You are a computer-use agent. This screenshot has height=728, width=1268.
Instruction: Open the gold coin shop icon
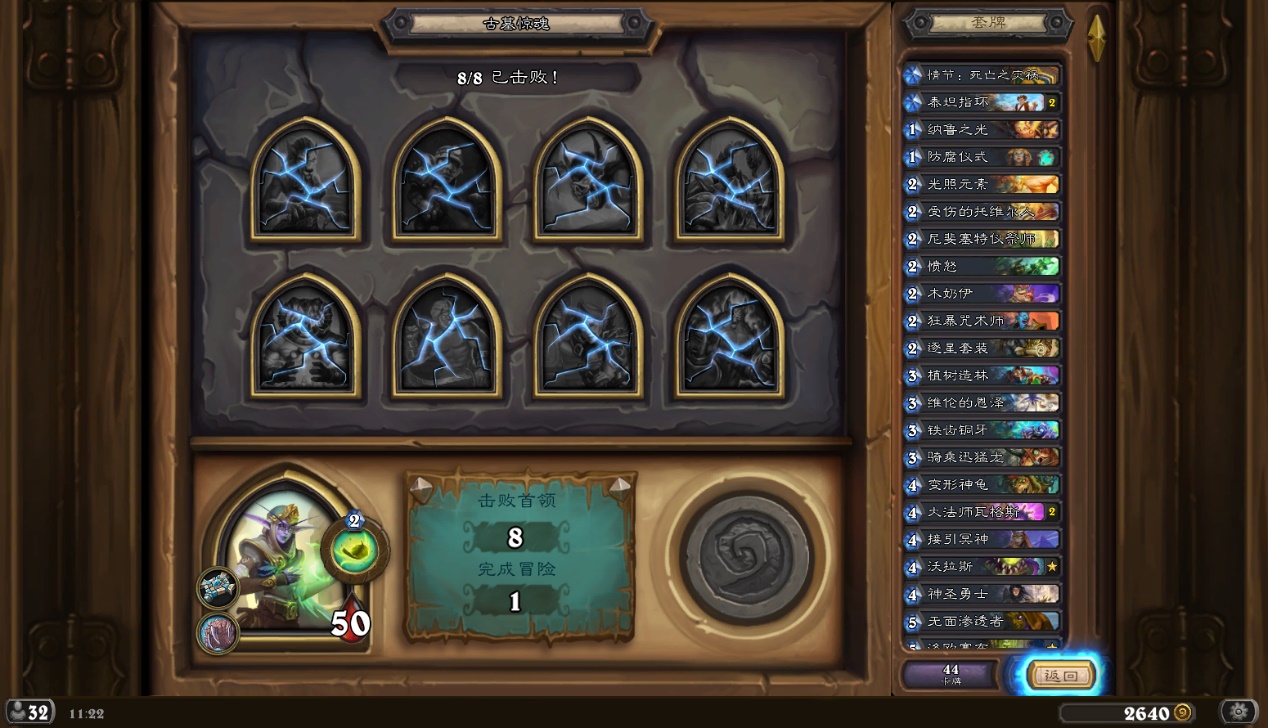[x=1182, y=713]
